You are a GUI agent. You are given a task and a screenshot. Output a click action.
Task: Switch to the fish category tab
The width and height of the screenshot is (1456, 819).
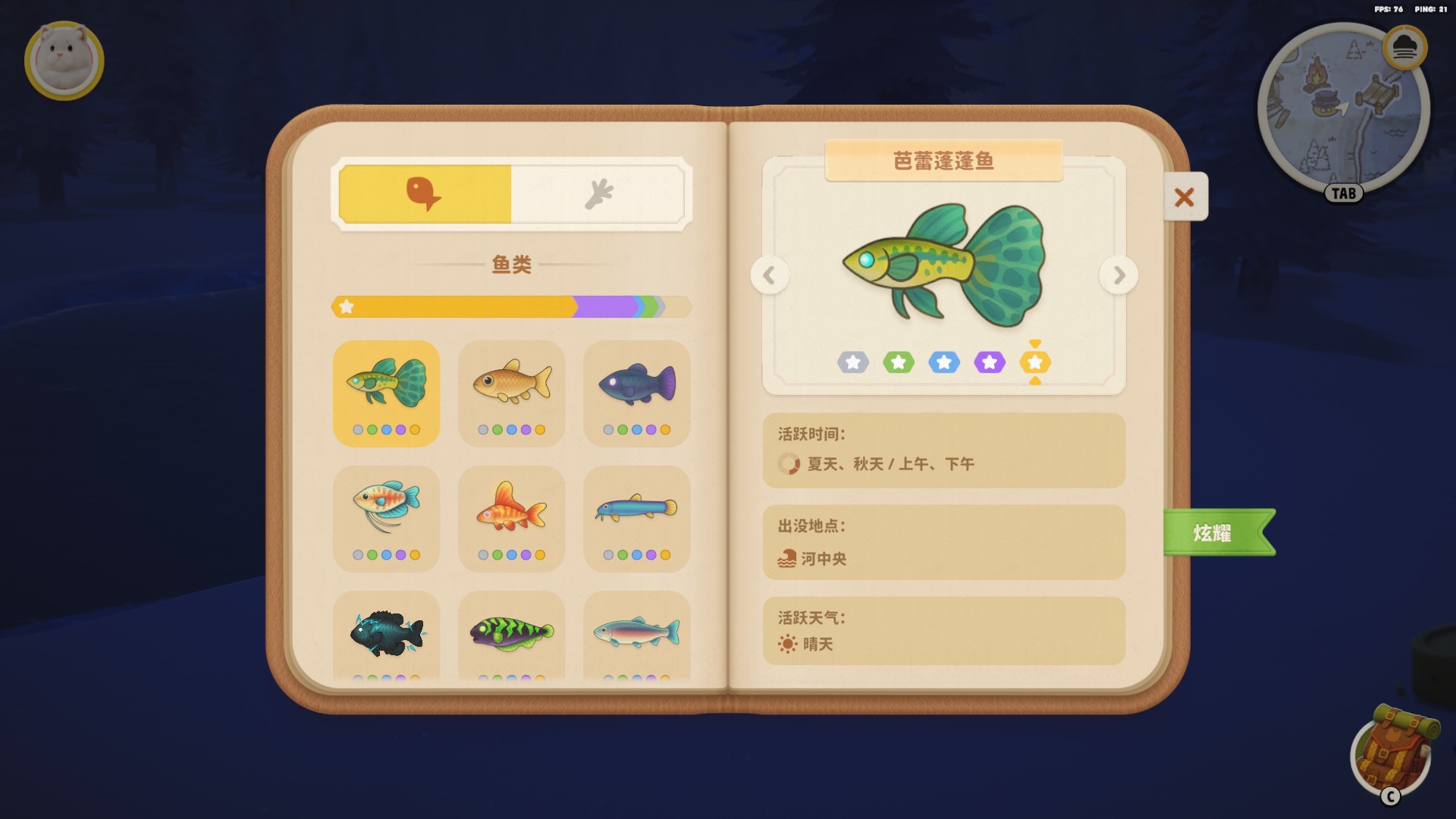[425, 194]
